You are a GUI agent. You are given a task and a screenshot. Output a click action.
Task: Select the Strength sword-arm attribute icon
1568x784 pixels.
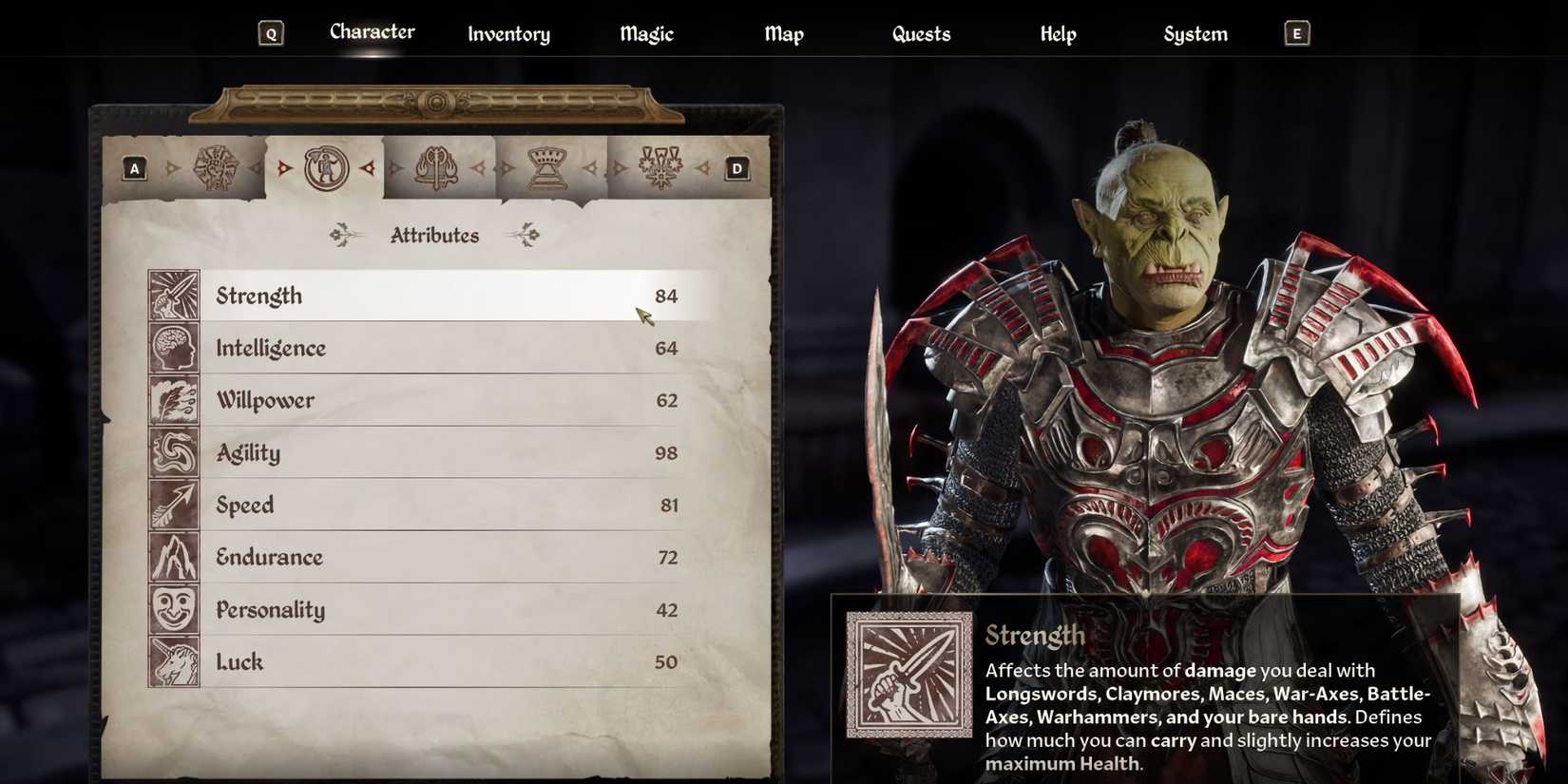(x=173, y=296)
